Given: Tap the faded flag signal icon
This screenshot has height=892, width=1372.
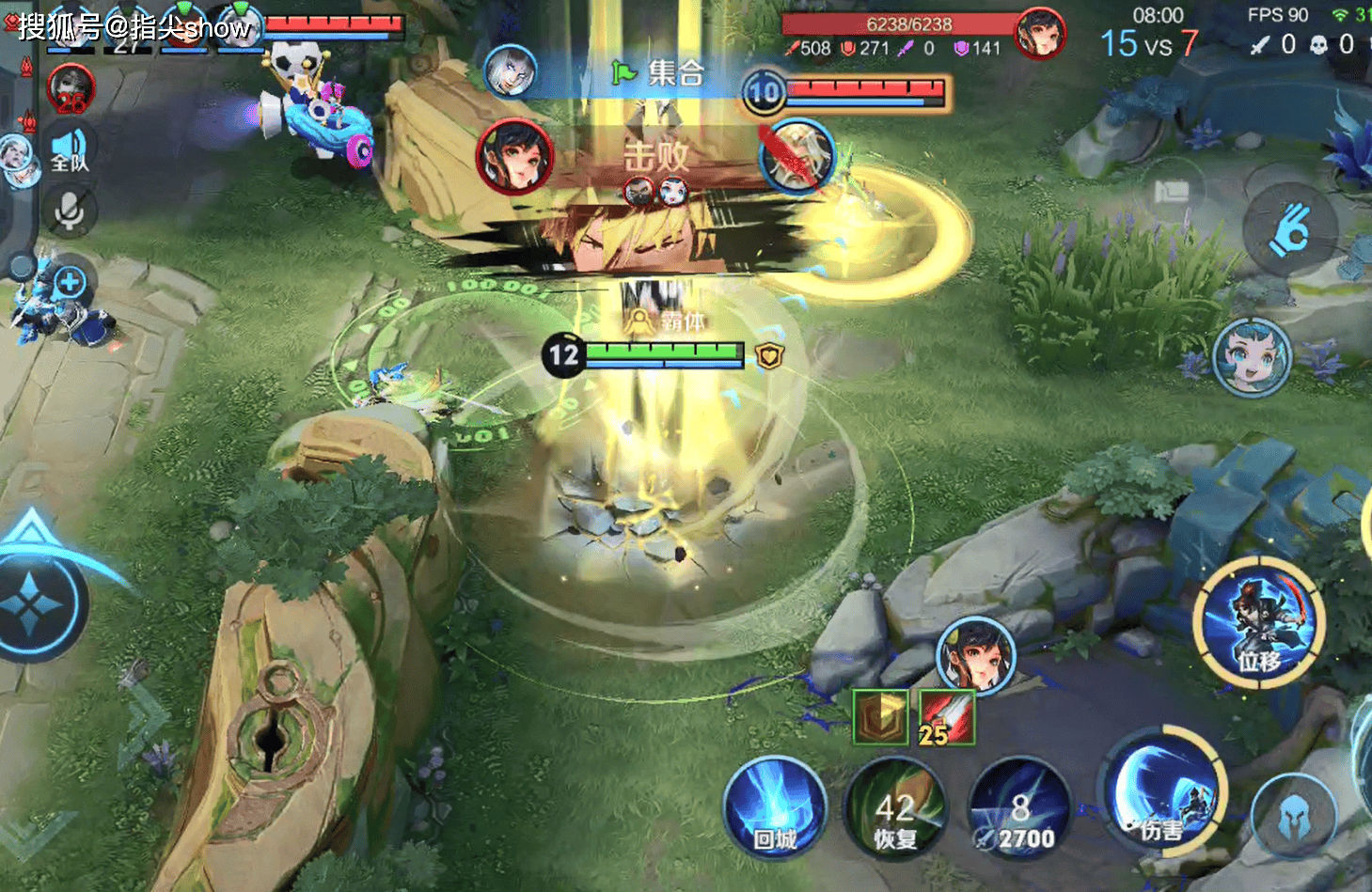Looking at the screenshot, I should (1172, 193).
